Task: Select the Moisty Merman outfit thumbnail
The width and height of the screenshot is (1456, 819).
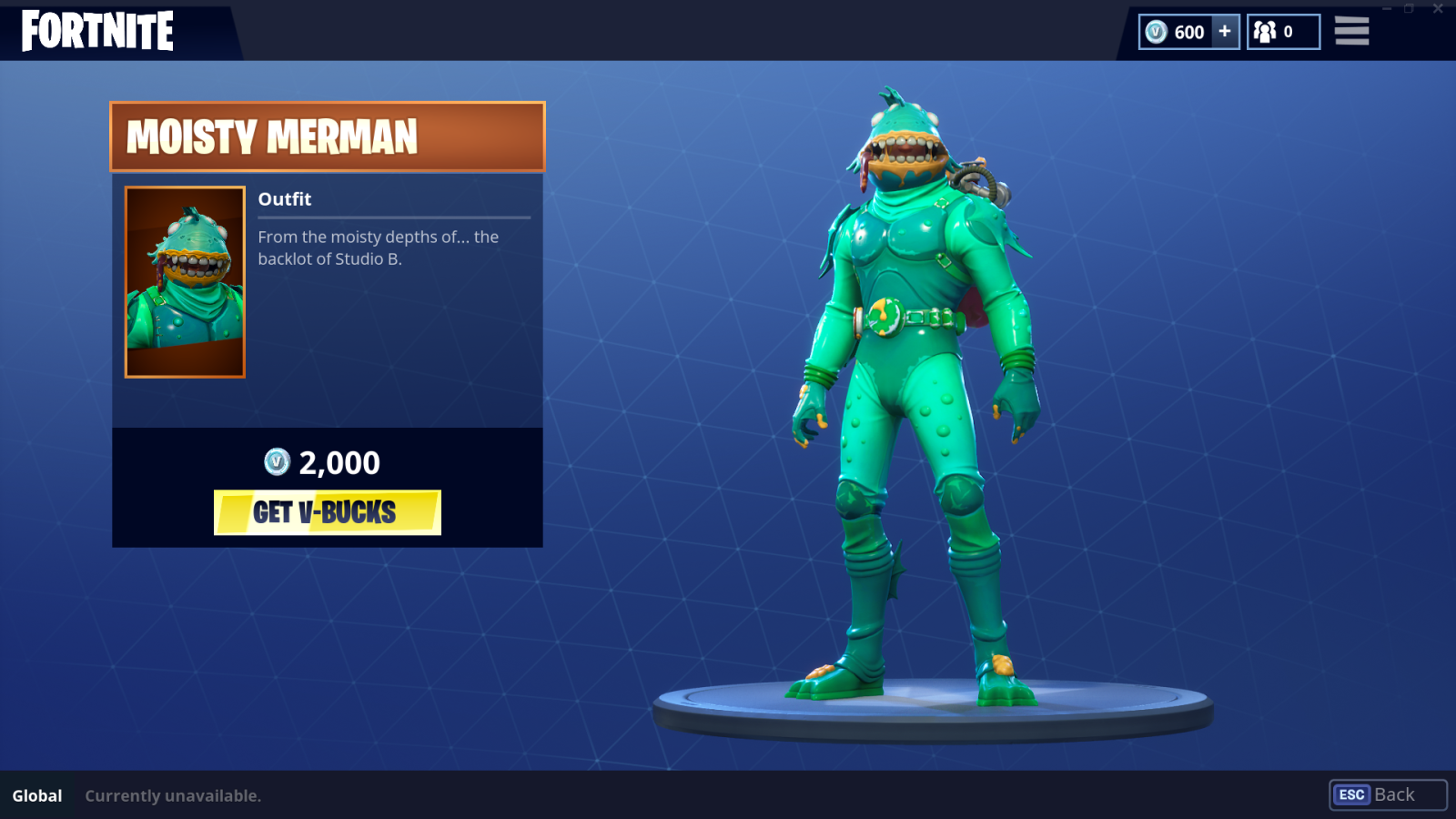Action: (x=184, y=279)
